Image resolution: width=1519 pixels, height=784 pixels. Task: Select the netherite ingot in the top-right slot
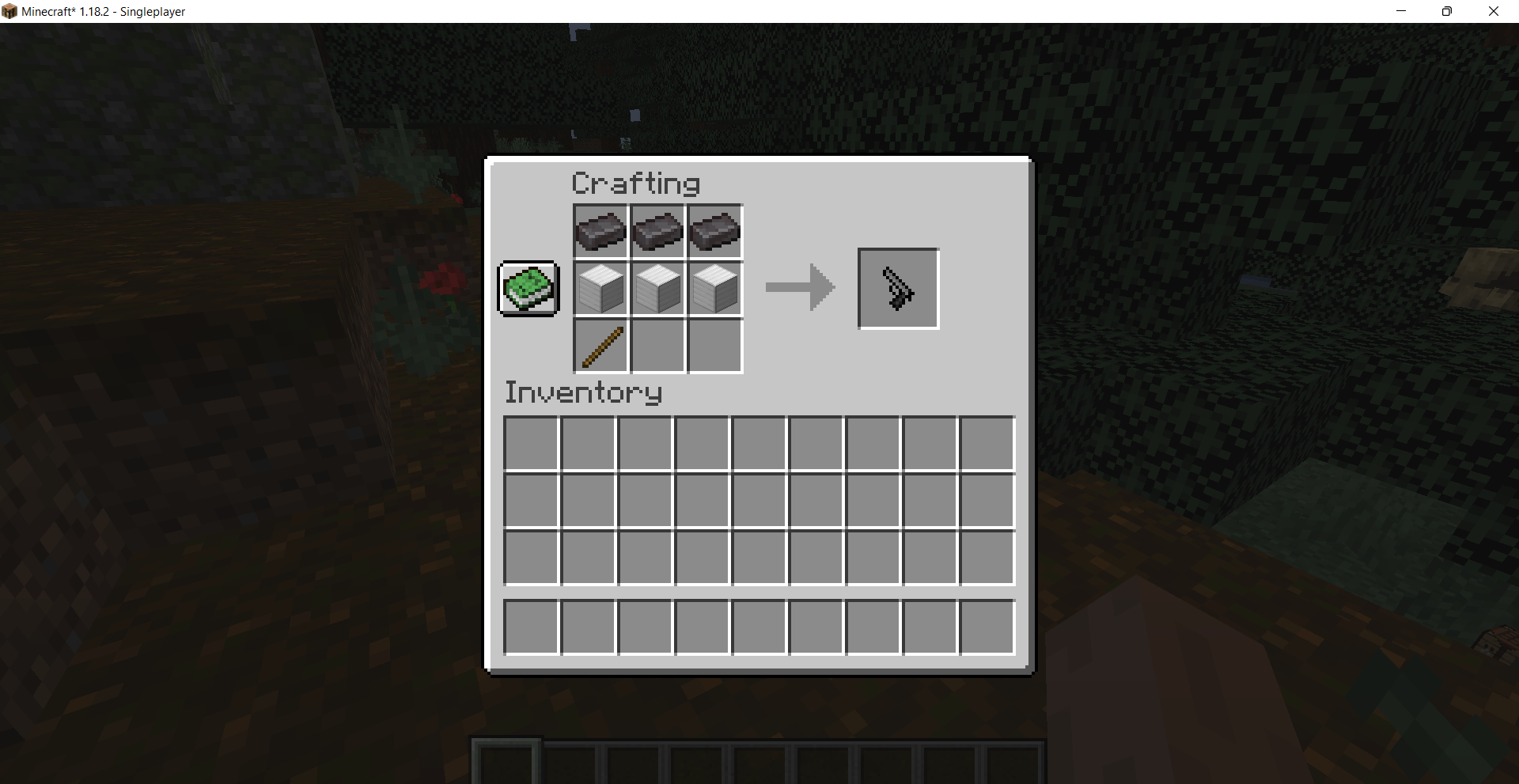click(x=714, y=231)
